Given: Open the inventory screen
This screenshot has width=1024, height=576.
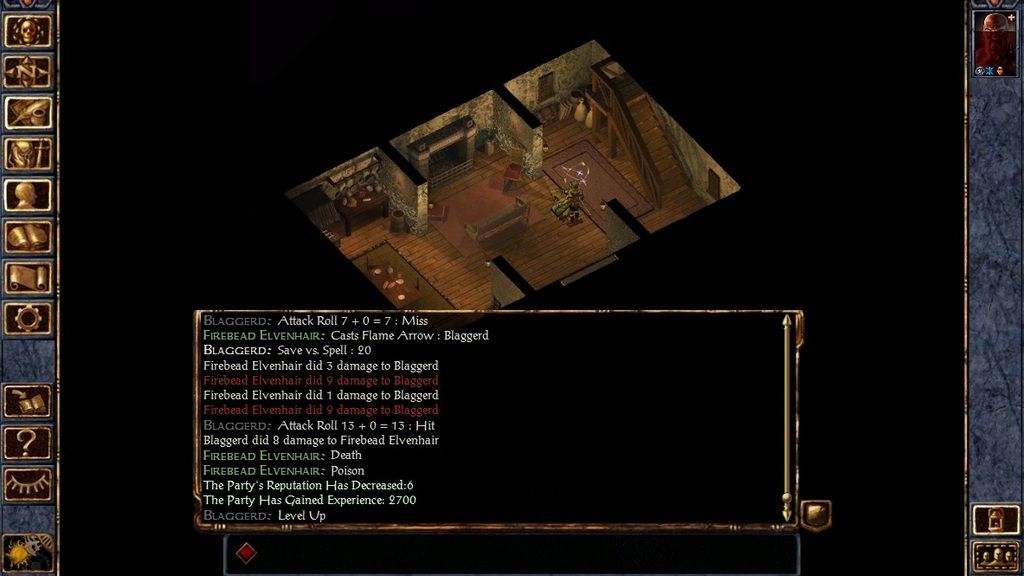Looking at the screenshot, I should click(x=28, y=153).
